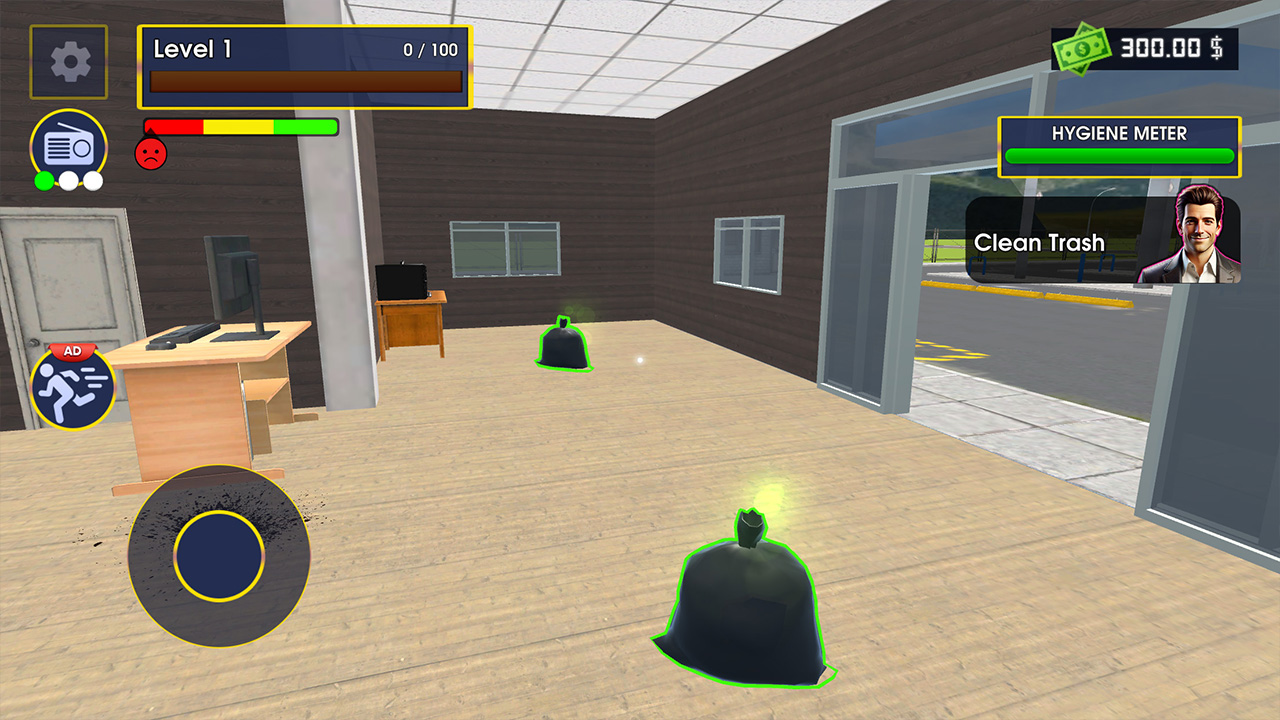Select the rightmost white dot under the radio icon
Image resolution: width=1280 pixels, height=720 pixels.
92,182
